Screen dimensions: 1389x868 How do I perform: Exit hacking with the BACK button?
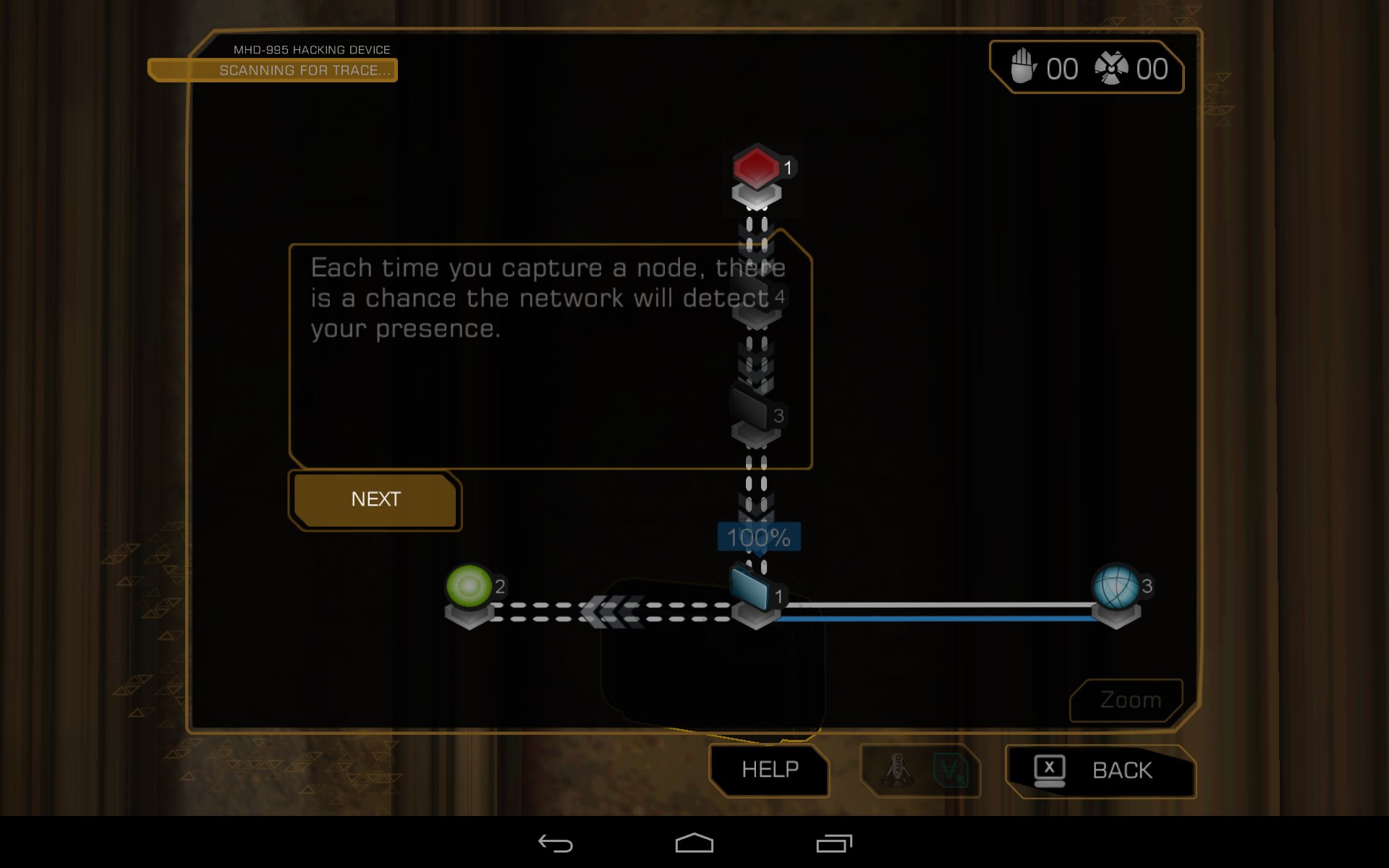pyautogui.click(x=1100, y=771)
